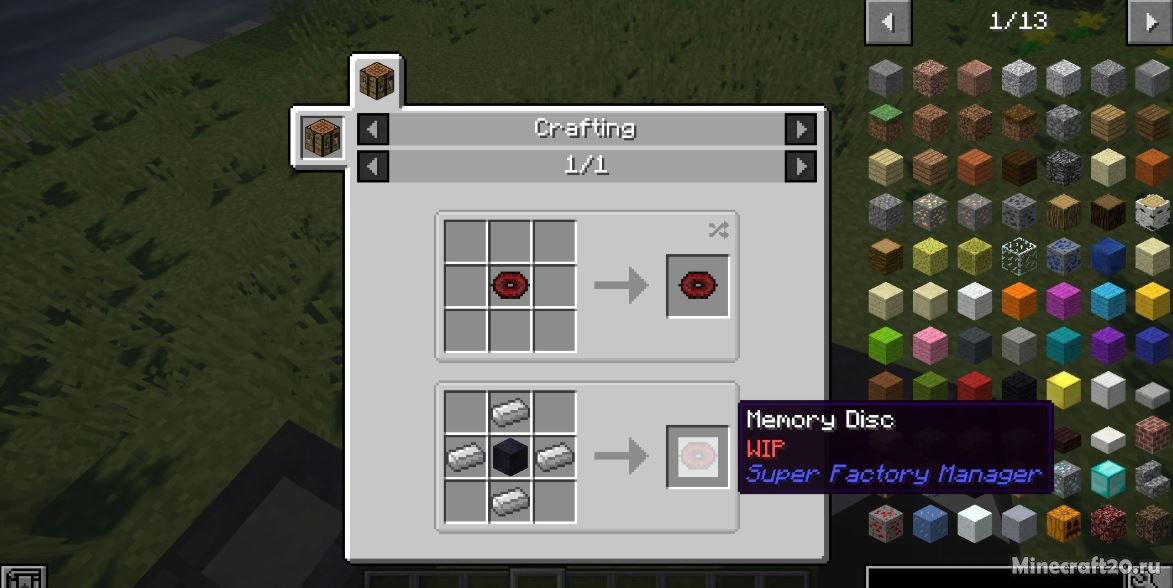Select the diamond block in item list

[1108, 477]
